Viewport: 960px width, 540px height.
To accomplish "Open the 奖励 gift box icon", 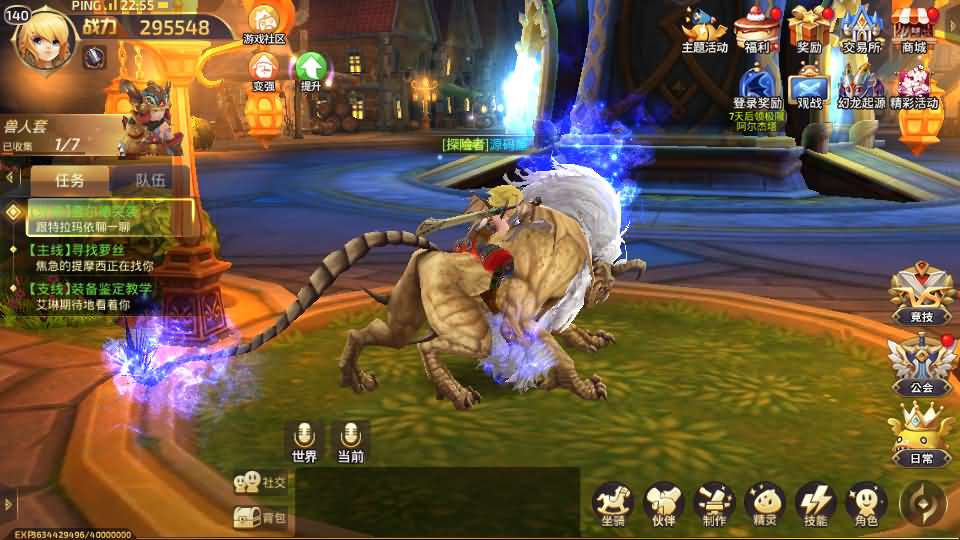I will coord(809,28).
